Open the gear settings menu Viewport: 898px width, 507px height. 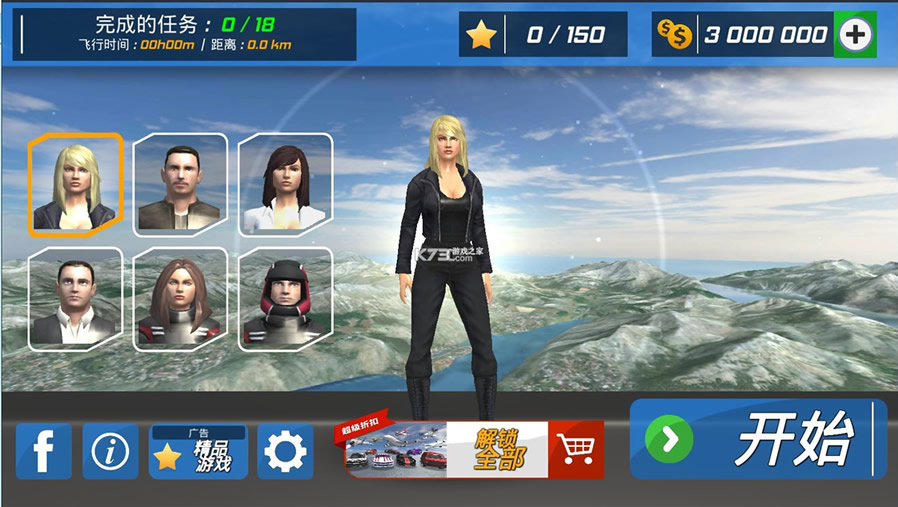tap(285, 452)
